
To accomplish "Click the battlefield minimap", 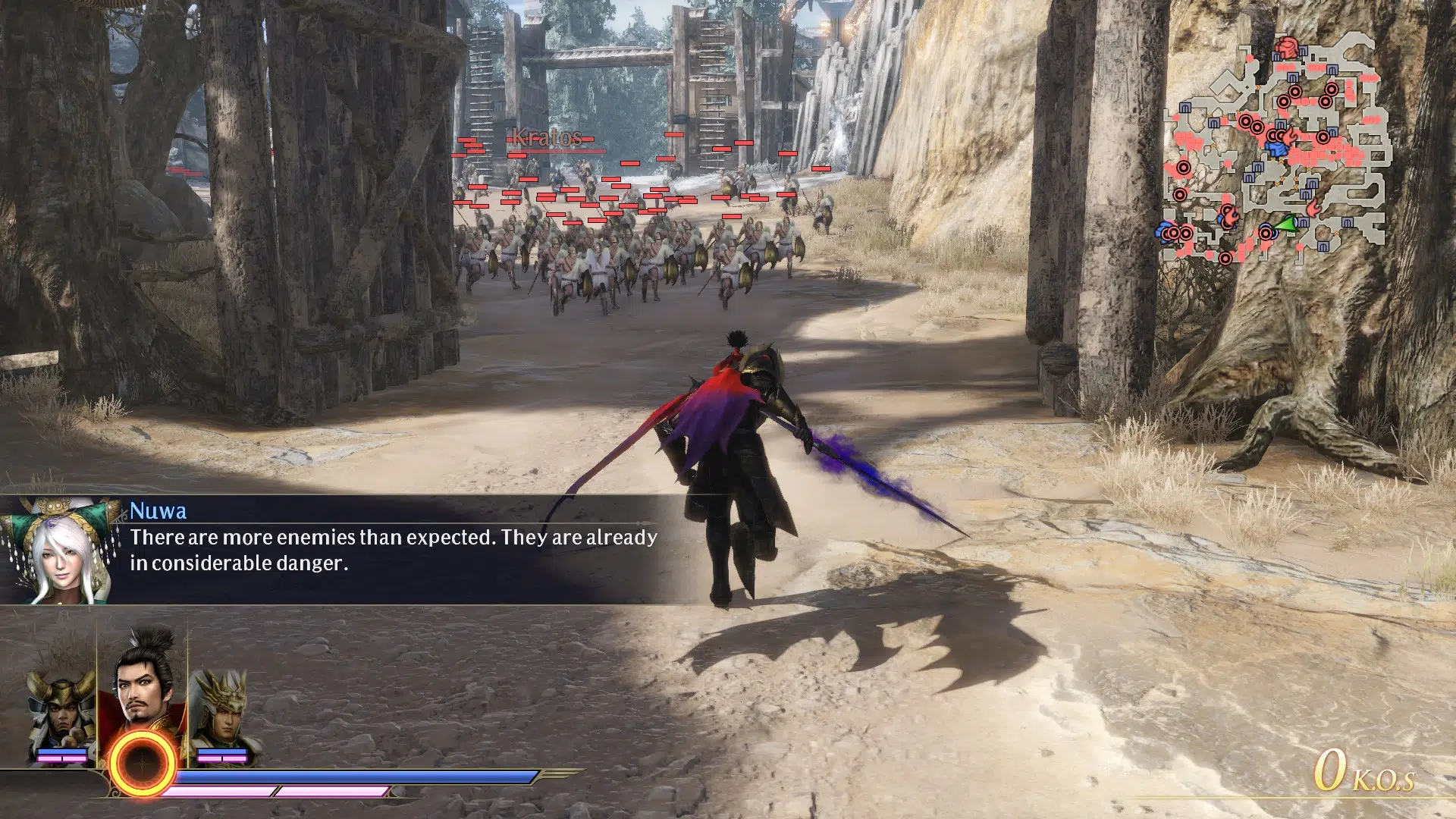I will pos(1277,148).
